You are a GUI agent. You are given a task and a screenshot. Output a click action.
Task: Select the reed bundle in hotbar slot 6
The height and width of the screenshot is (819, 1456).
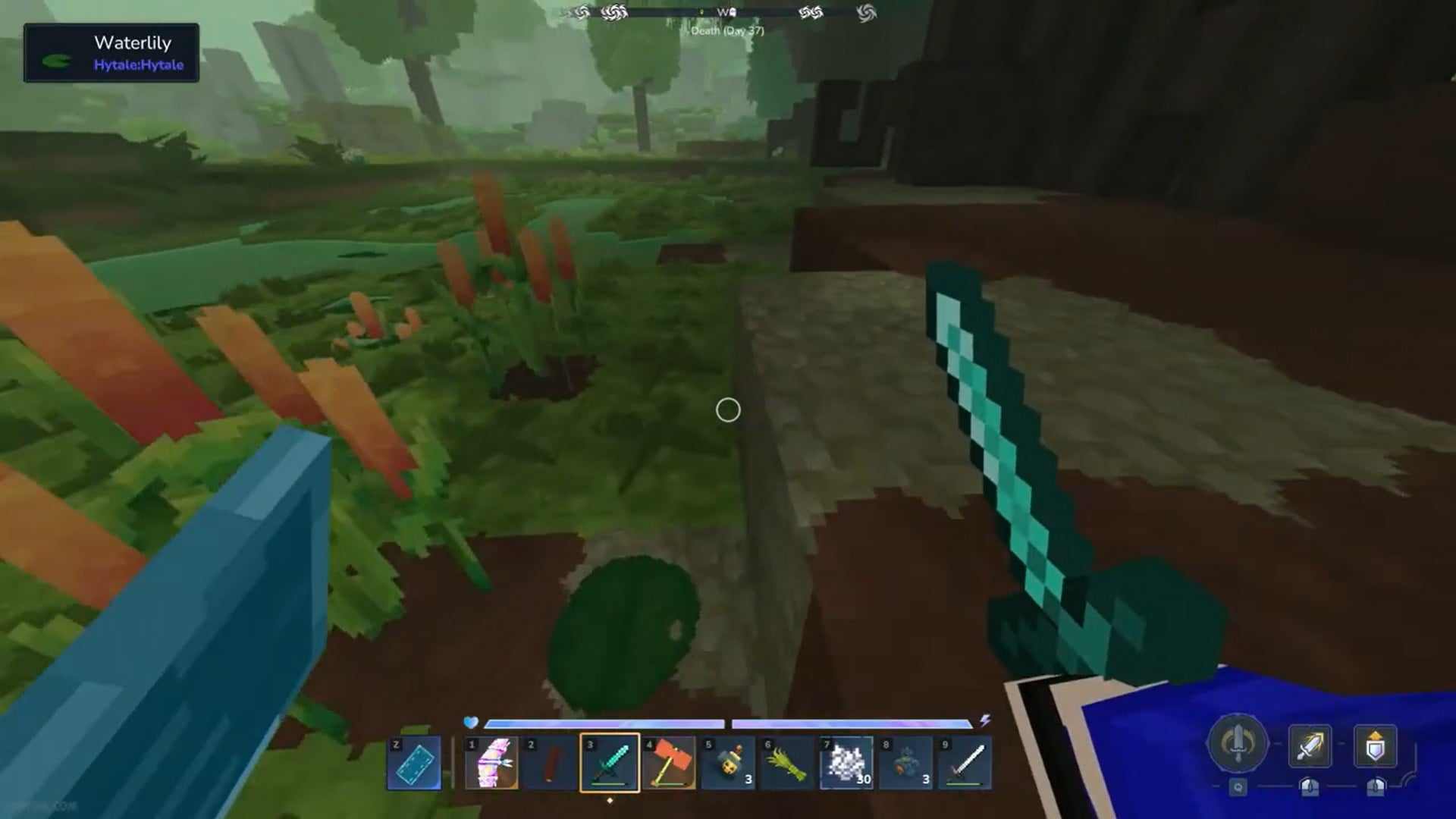tap(787, 762)
